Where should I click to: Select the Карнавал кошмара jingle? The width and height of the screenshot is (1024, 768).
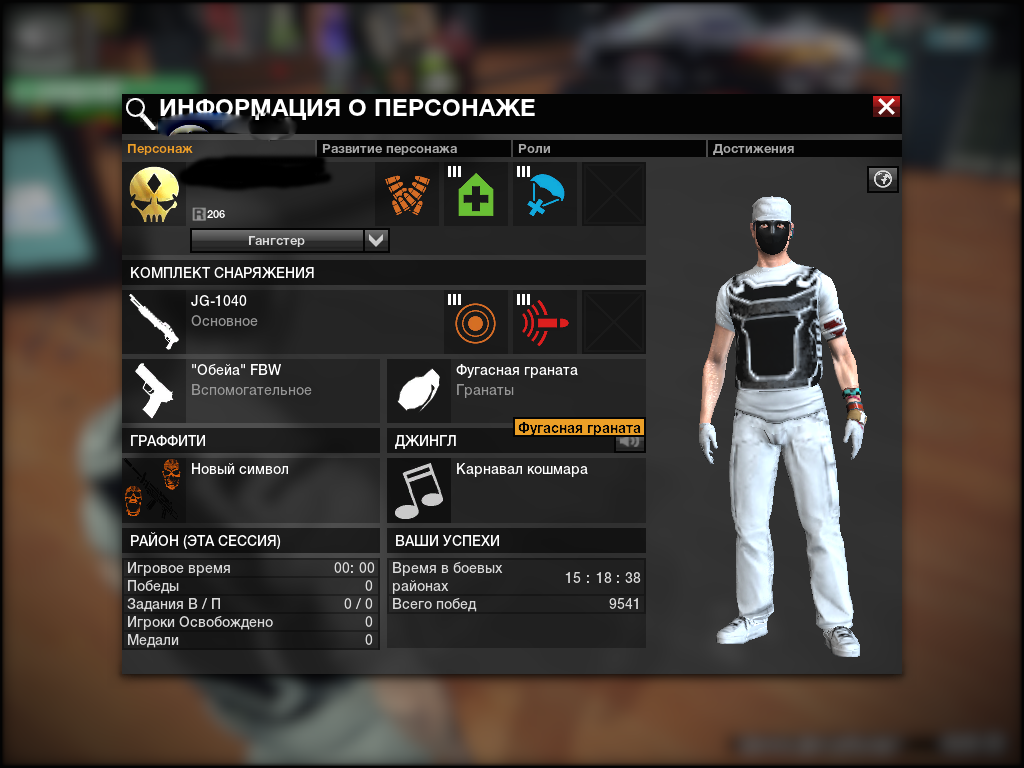point(515,490)
